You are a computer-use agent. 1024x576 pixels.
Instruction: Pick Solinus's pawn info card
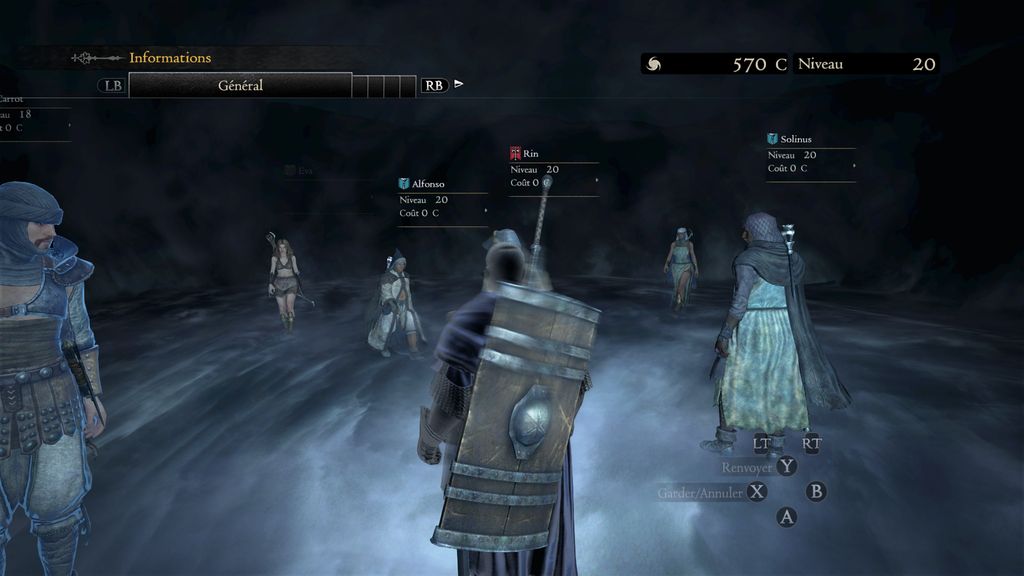pos(811,155)
